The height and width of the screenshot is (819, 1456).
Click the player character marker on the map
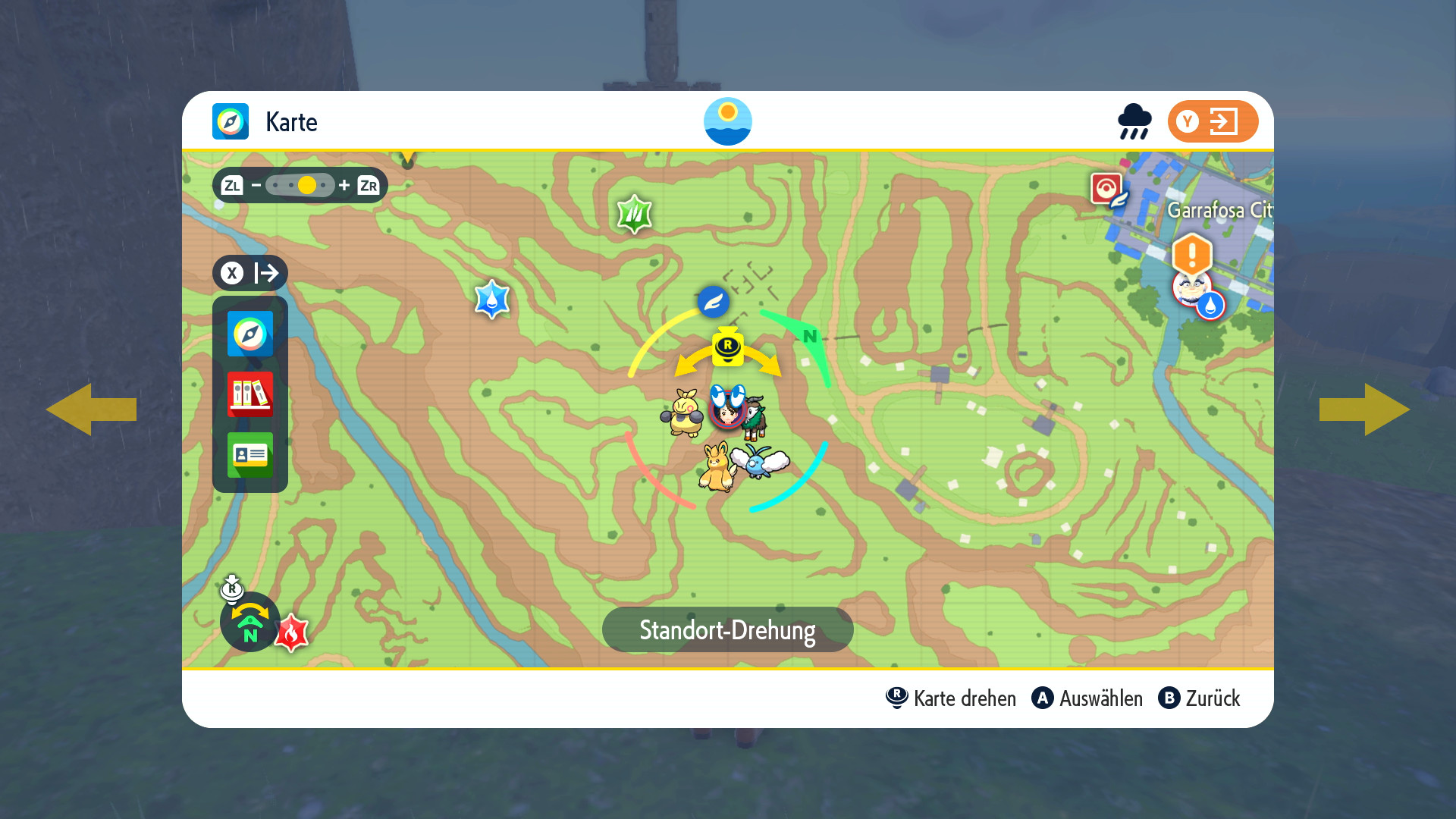coord(728,409)
